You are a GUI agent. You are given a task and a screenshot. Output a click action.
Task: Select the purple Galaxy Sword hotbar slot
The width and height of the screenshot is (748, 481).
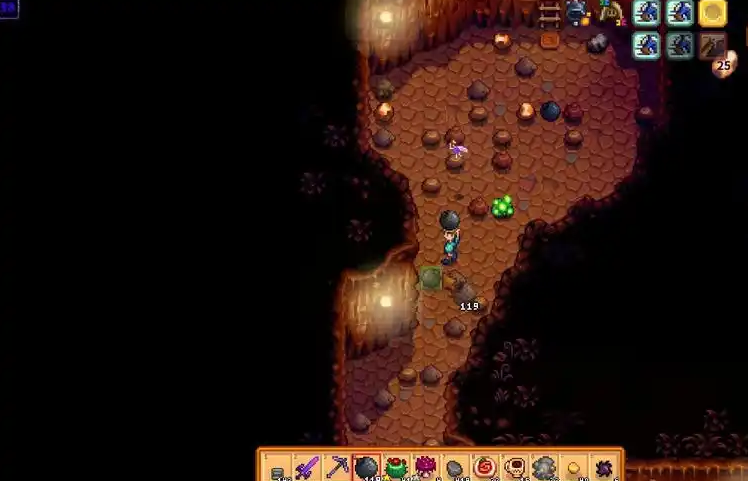[x=307, y=467]
